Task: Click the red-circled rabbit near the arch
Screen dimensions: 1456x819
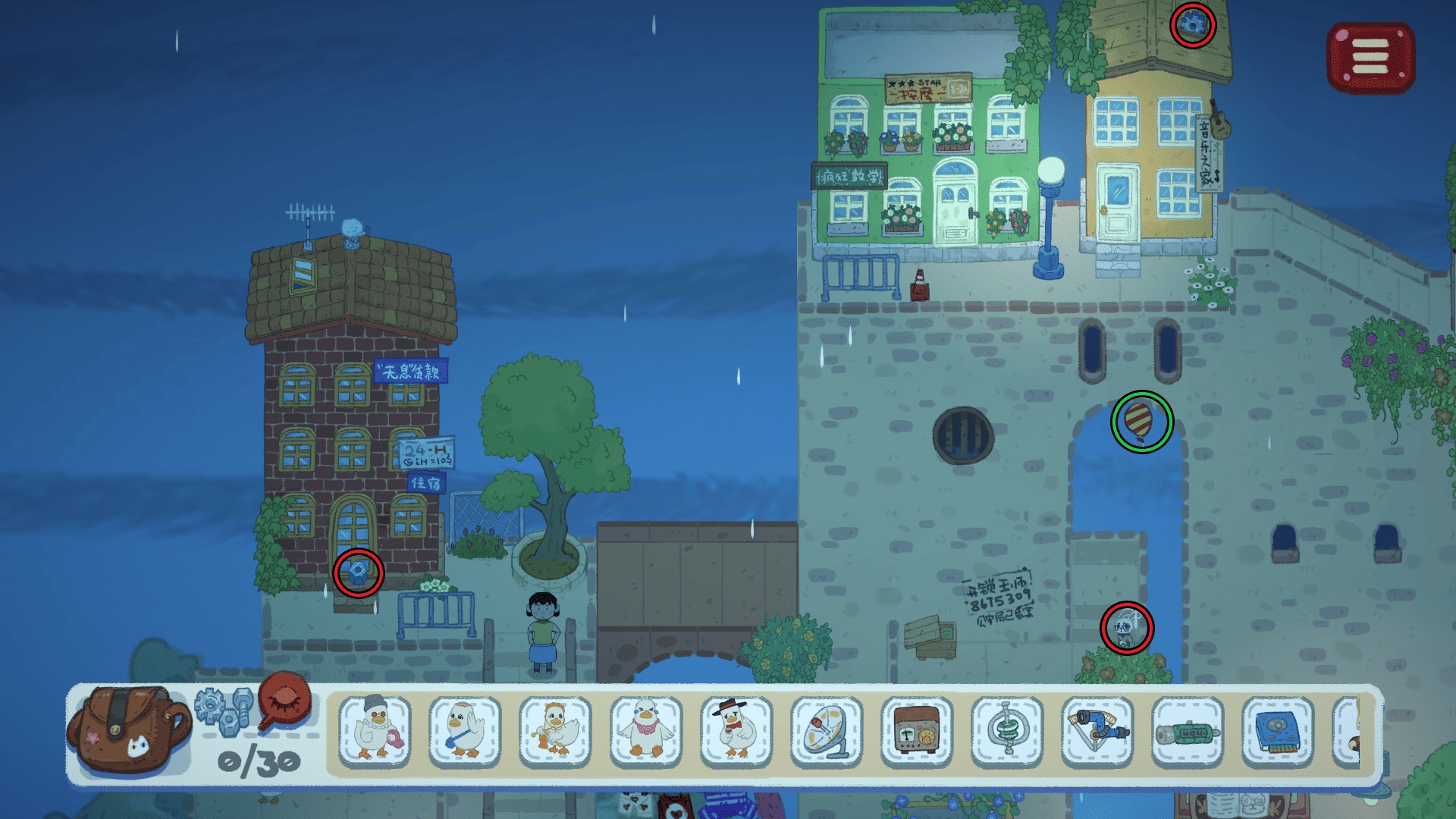Action: tap(1127, 628)
